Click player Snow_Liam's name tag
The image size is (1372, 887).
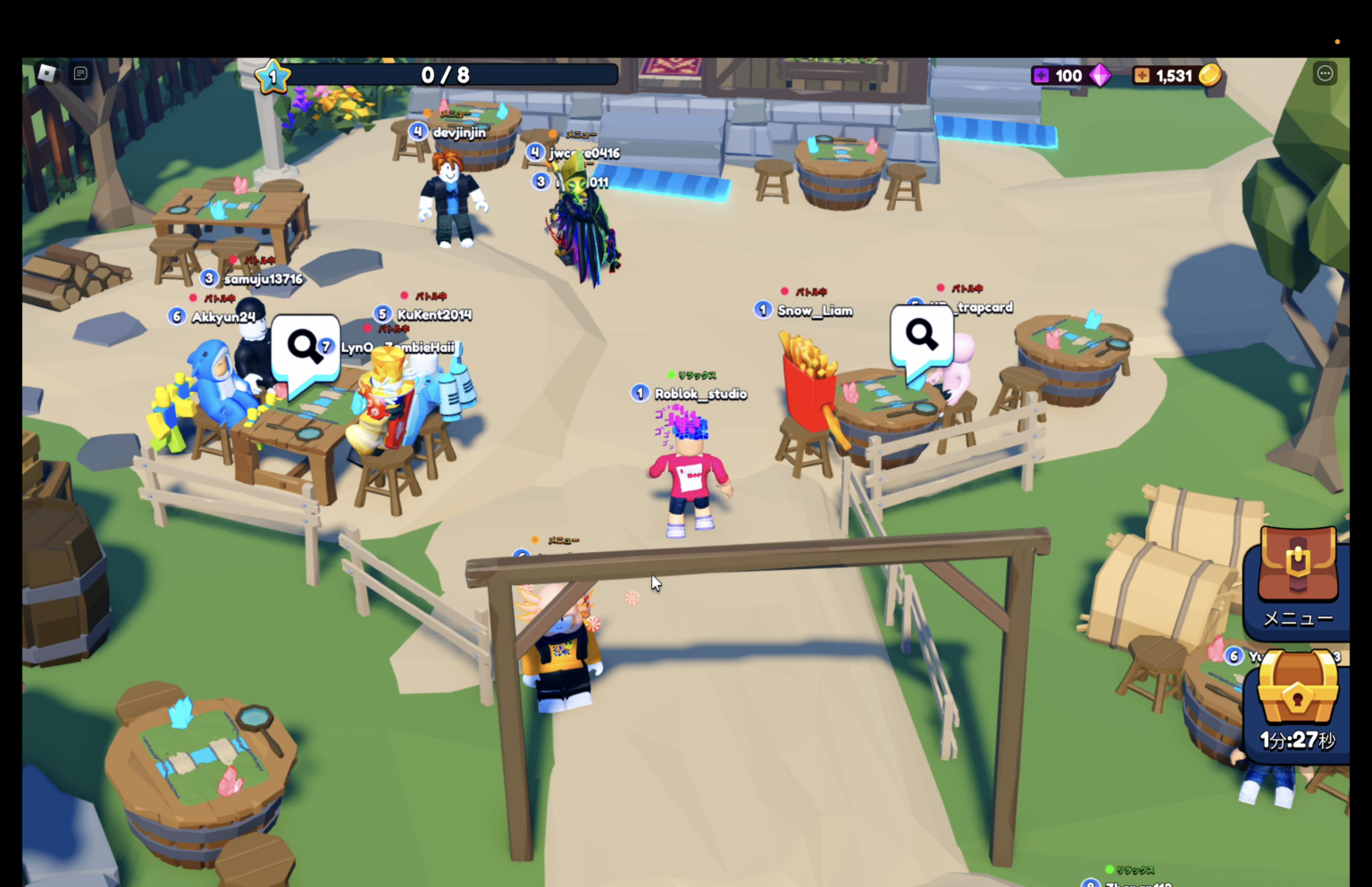click(x=814, y=310)
